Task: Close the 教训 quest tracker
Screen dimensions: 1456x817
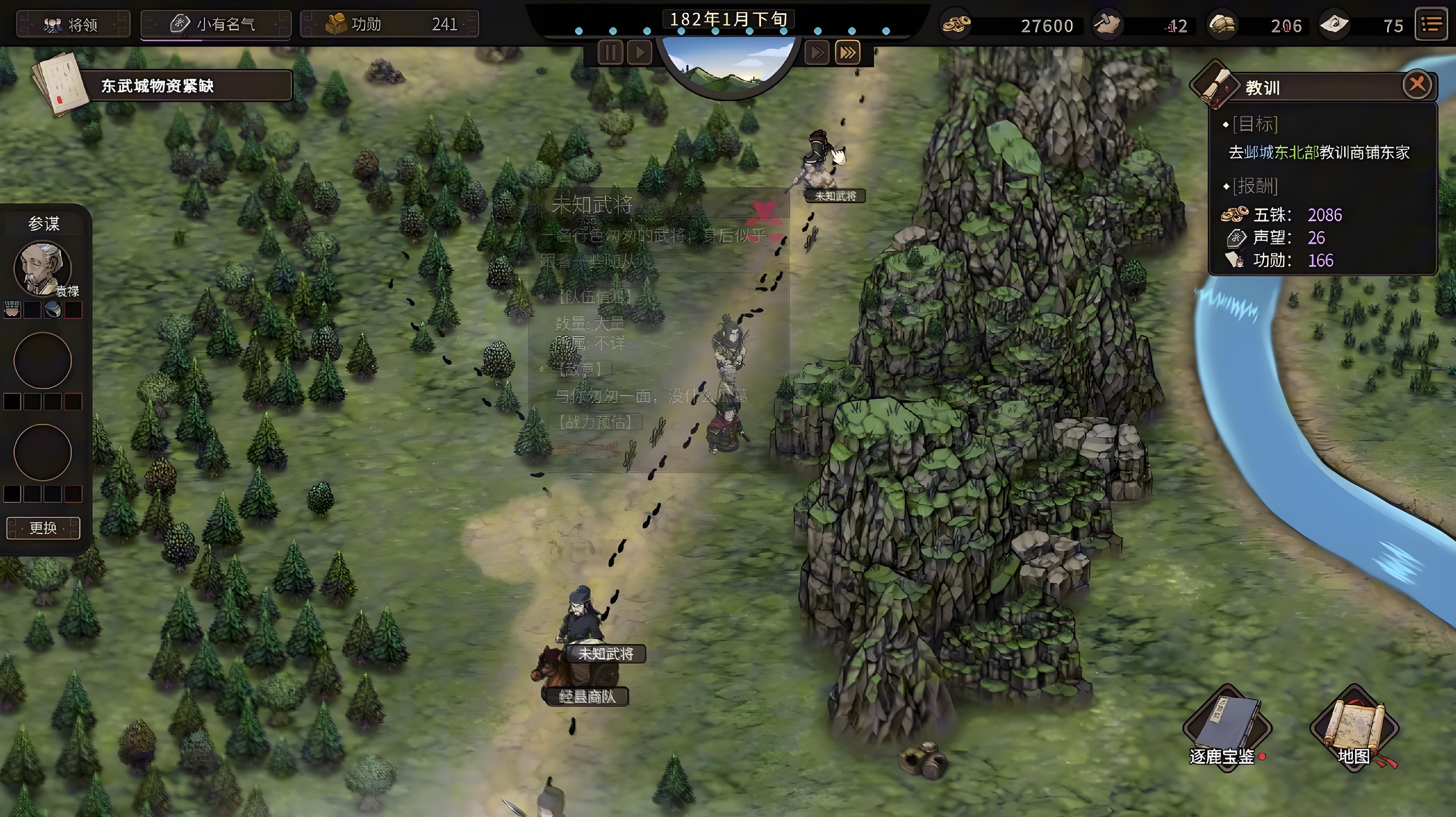Action: pos(1416,85)
